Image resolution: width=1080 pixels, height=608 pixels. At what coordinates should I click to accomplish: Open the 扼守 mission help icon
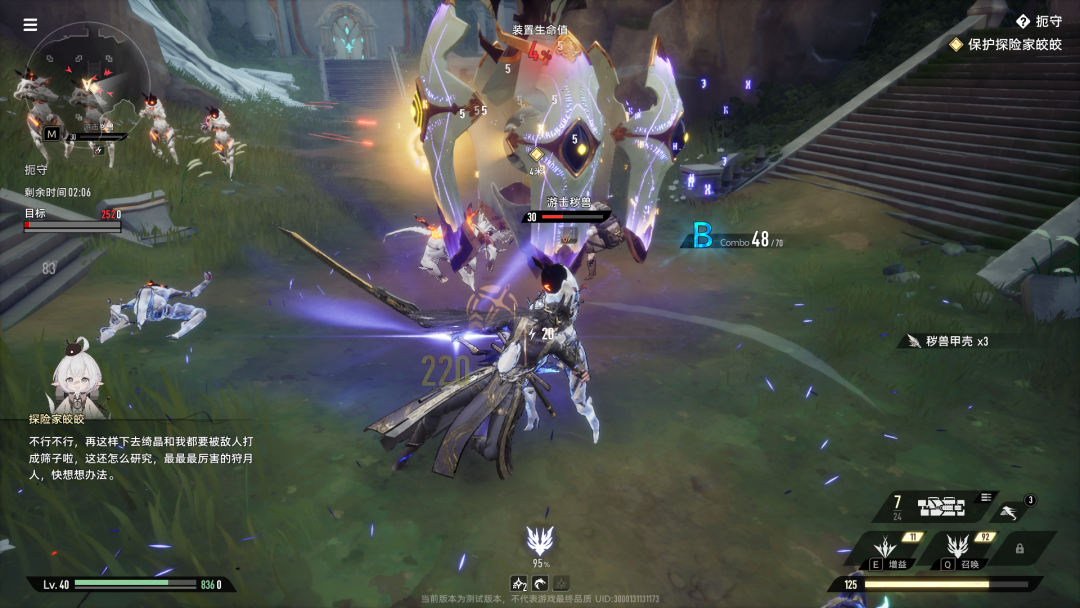[1022, 21]
